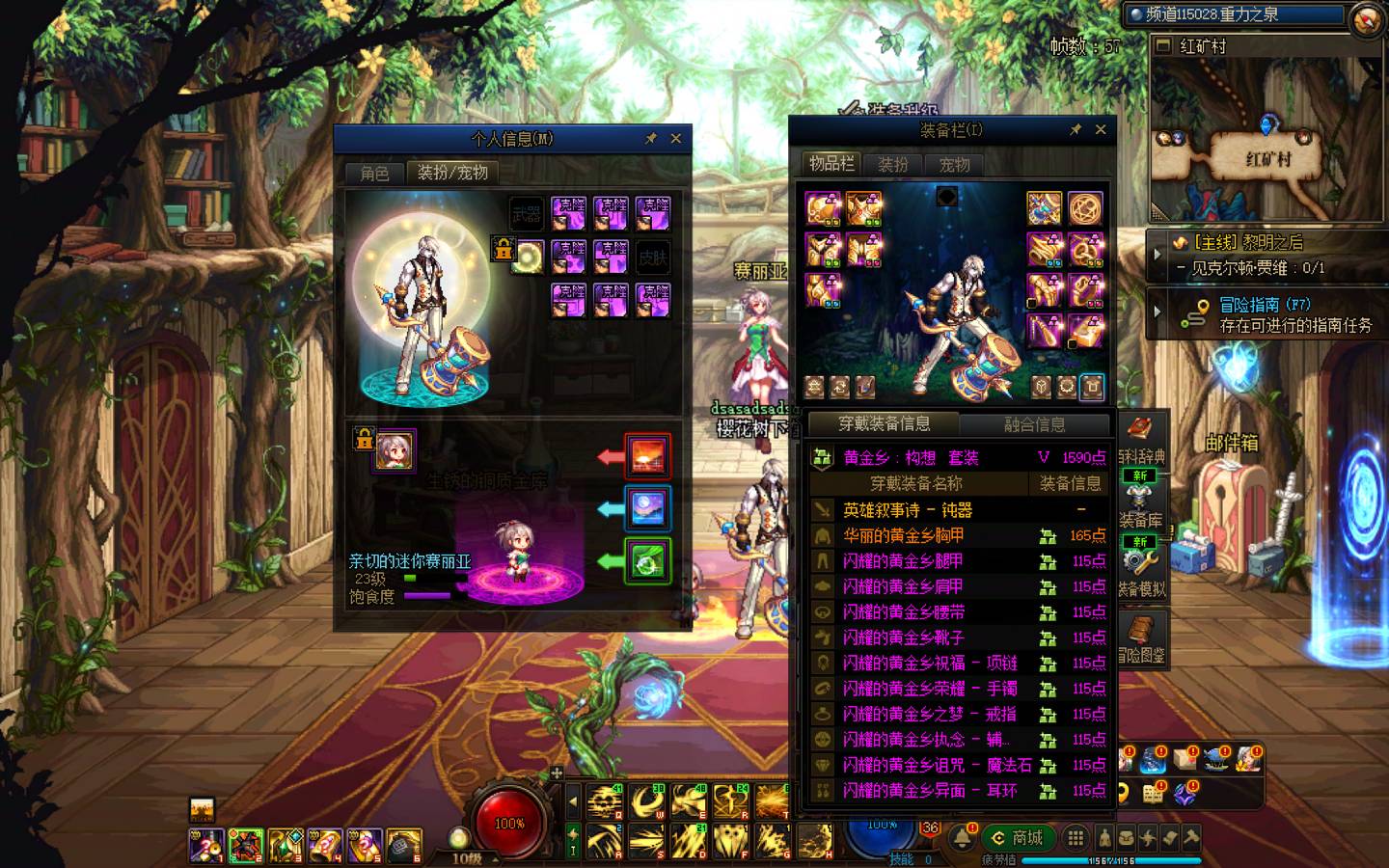Close the 个人信息 personal info window
The image size is (1389, 868).
tap(676, 139)
